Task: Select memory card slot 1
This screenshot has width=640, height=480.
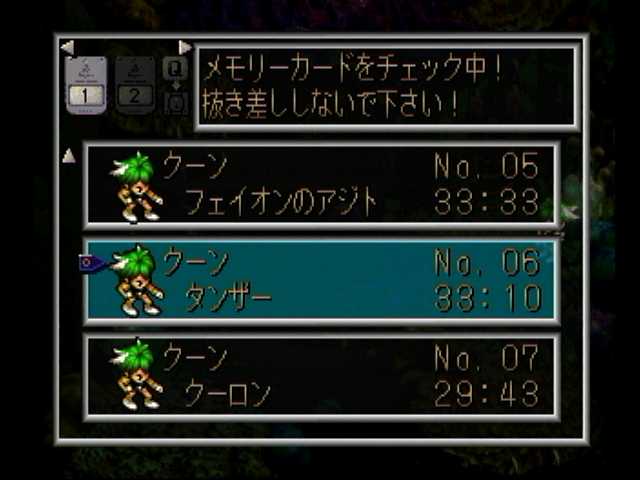Action: (85, 85)
